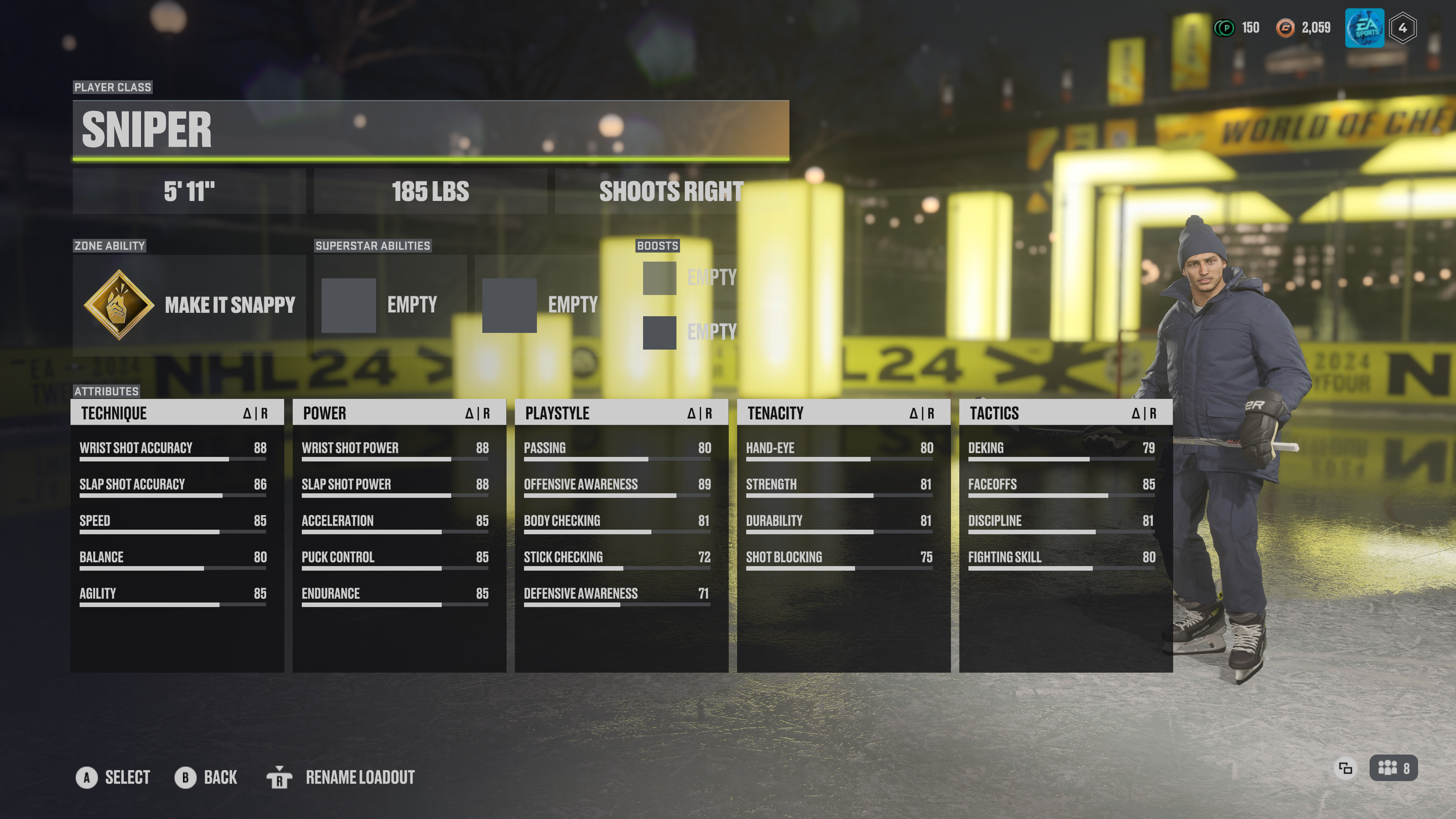Select the Make It Snappy zone ability
This screenshot has width=1456, height=819.
pyautogui.click(x=189, y=305)
